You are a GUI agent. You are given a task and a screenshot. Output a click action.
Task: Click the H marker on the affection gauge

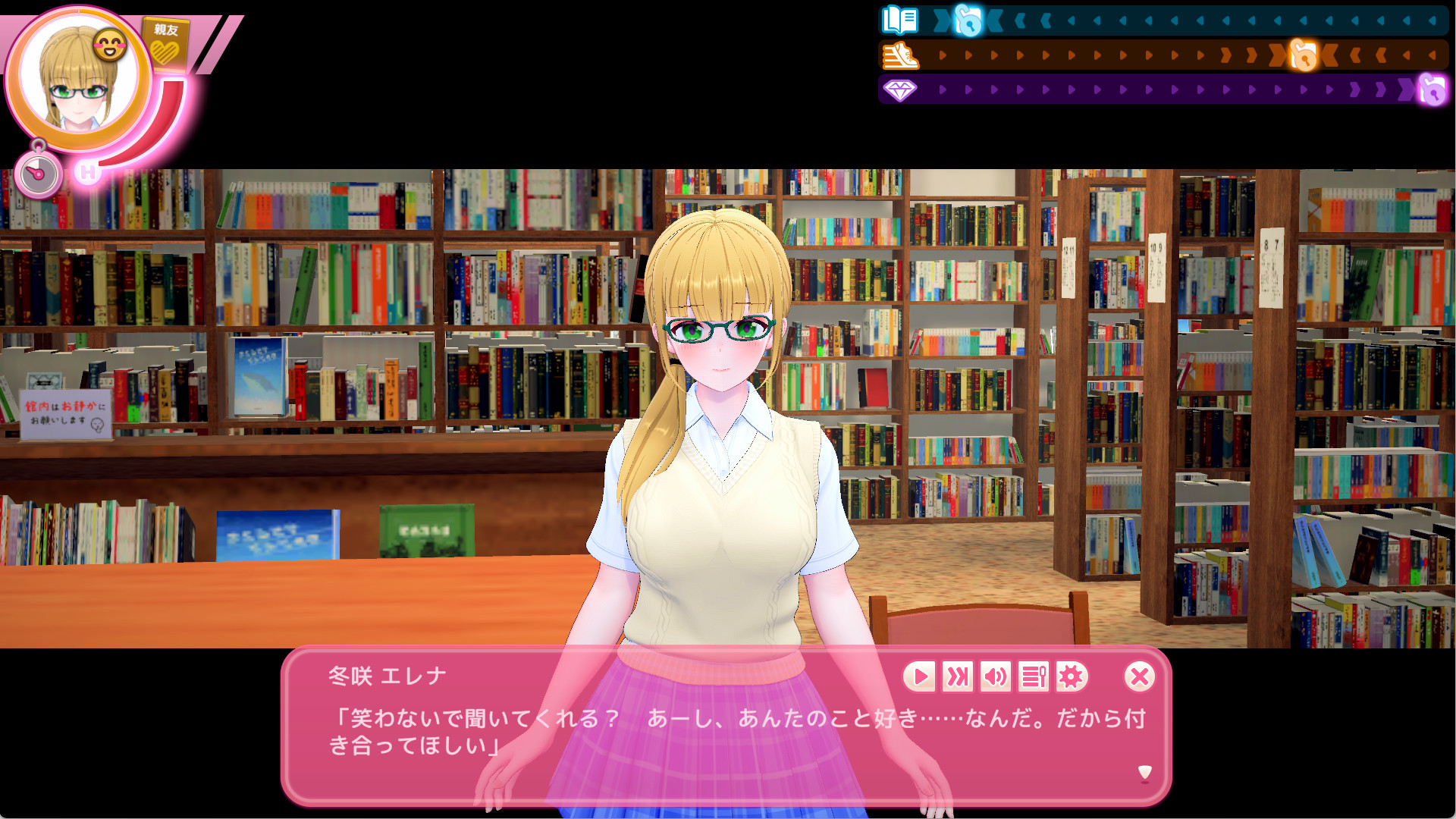coord(88,173)
